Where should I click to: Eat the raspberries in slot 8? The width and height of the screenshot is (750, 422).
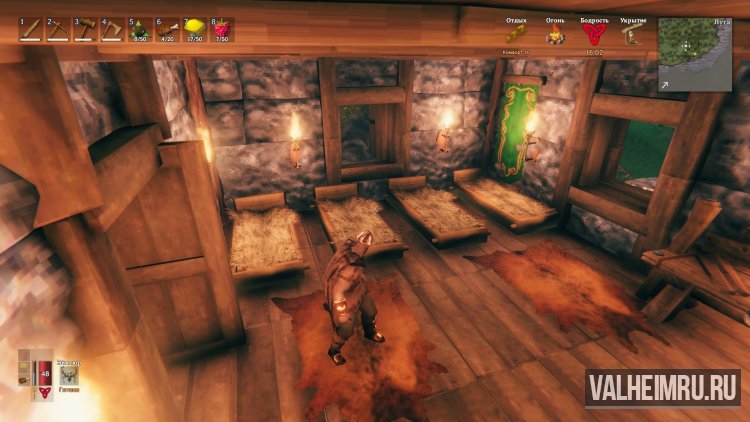point(220,29)
